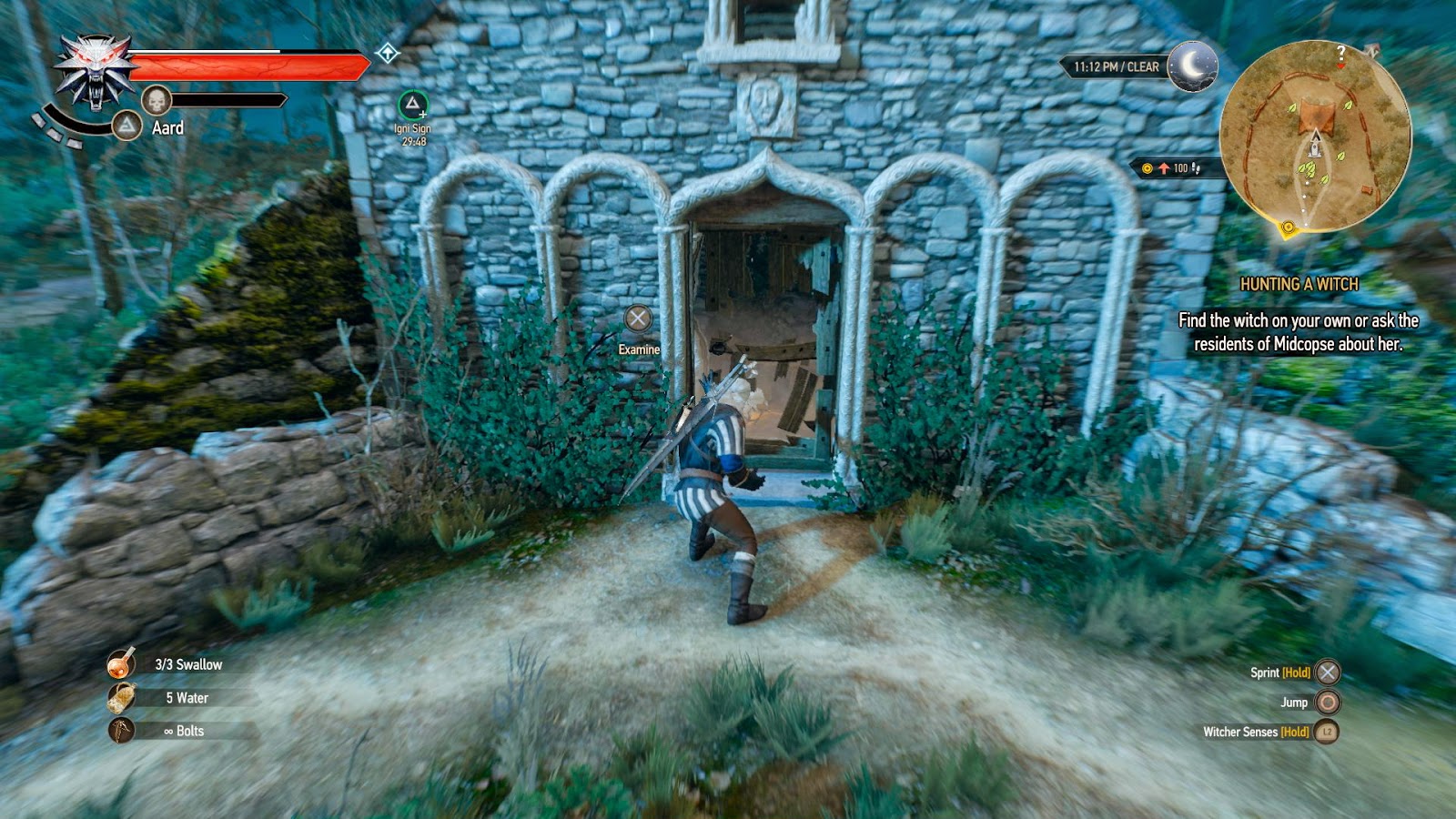
Task: Select the infinite Bolts ammo icon
Action: (121, 731)
